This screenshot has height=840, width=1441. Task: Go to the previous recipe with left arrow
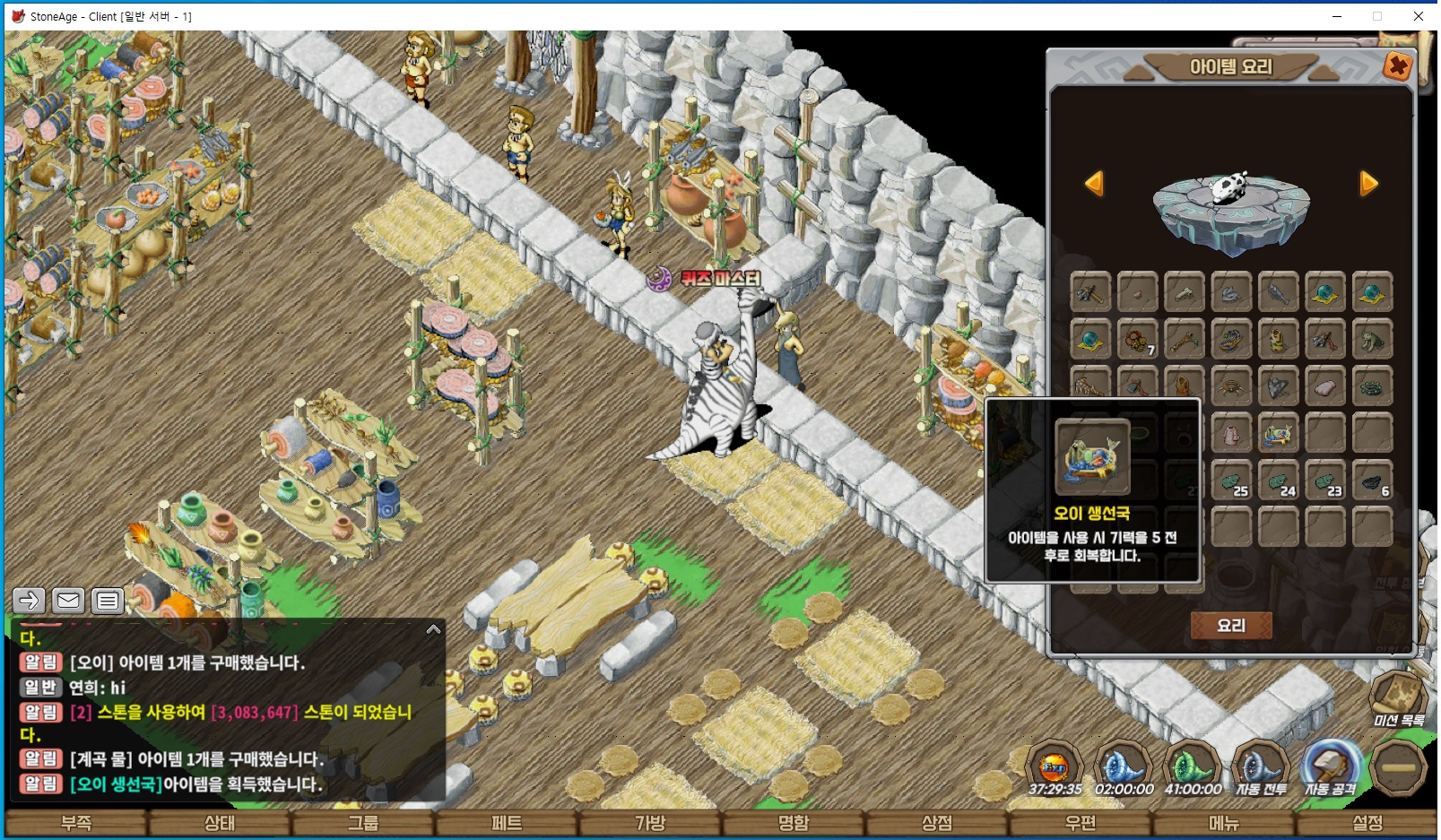pos(1094,184)
